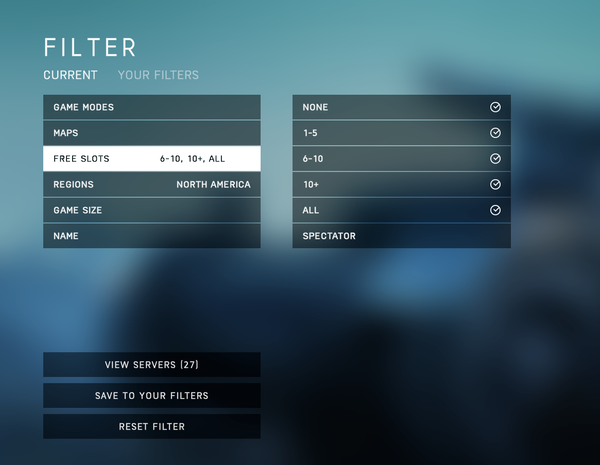Select the Free Slots filter row
The height and width of the screenshot is (465, 600).
pos(151,159)
